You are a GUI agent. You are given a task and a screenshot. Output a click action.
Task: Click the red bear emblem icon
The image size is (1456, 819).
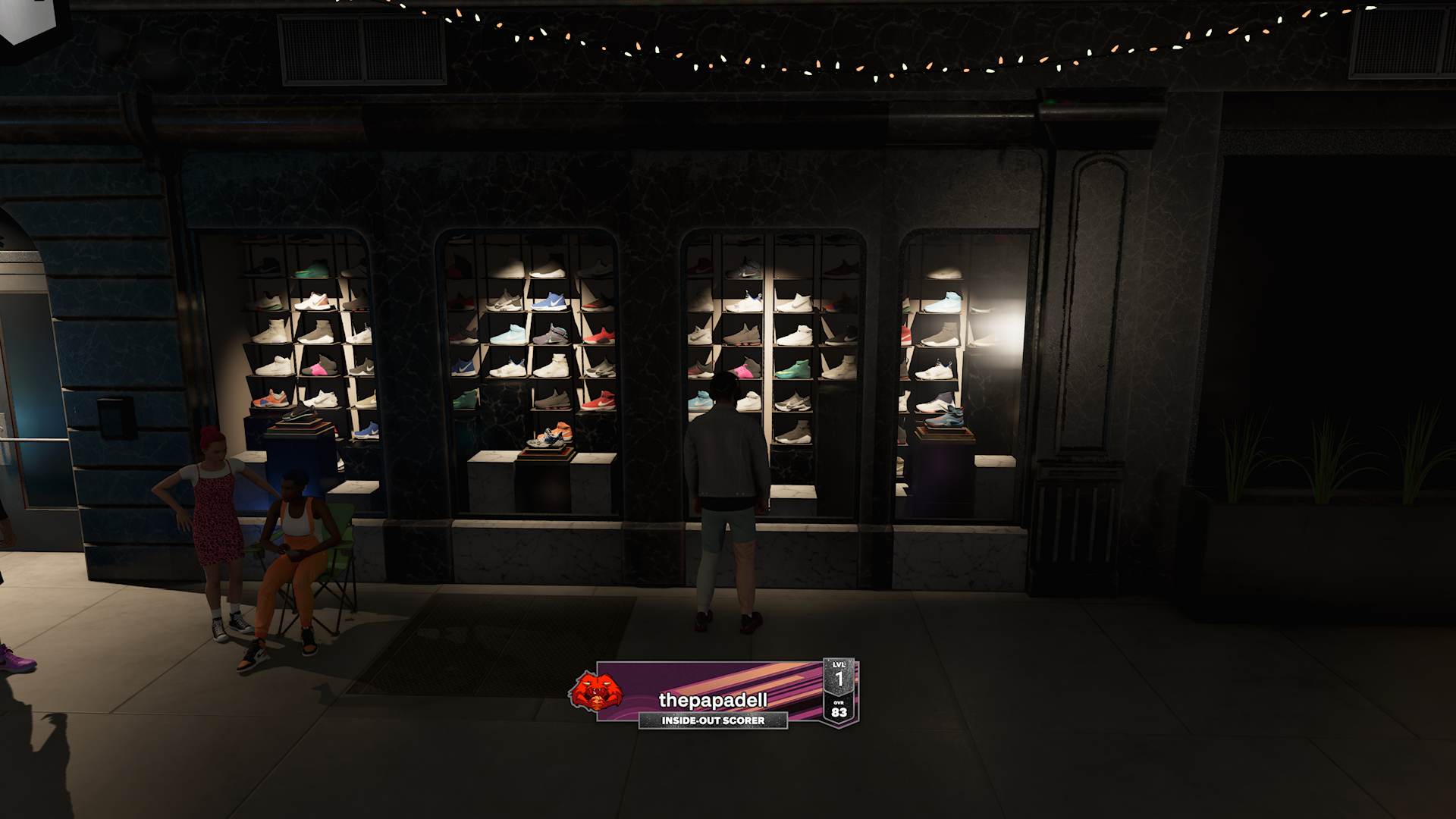point(595,692)
